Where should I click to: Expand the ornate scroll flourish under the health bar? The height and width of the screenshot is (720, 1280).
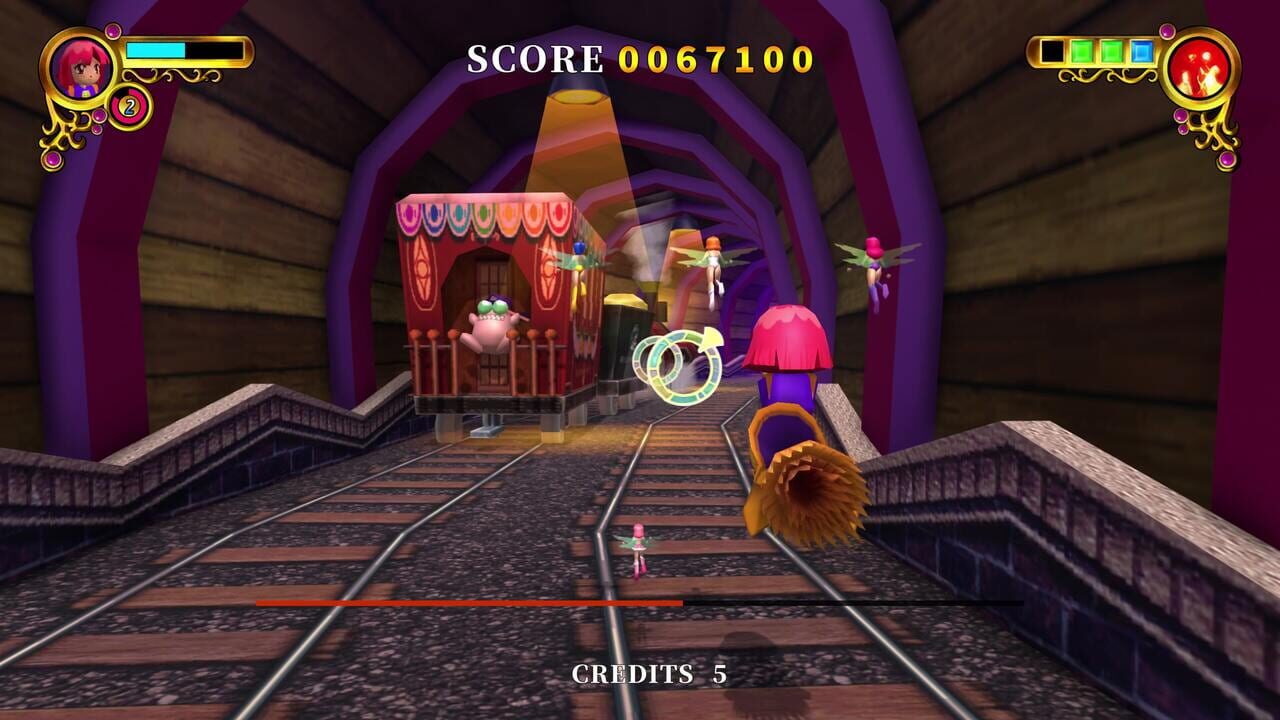click(170, 74)
